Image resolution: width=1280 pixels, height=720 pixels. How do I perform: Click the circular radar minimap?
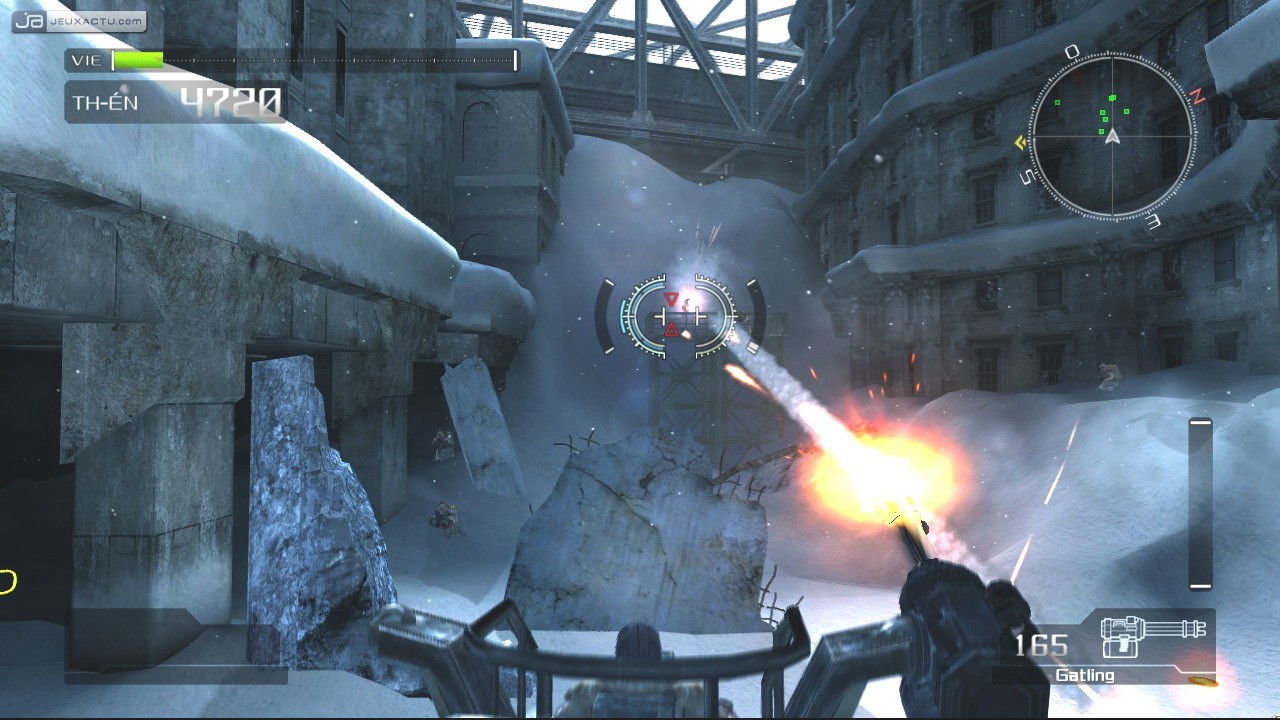[1112, 135]
